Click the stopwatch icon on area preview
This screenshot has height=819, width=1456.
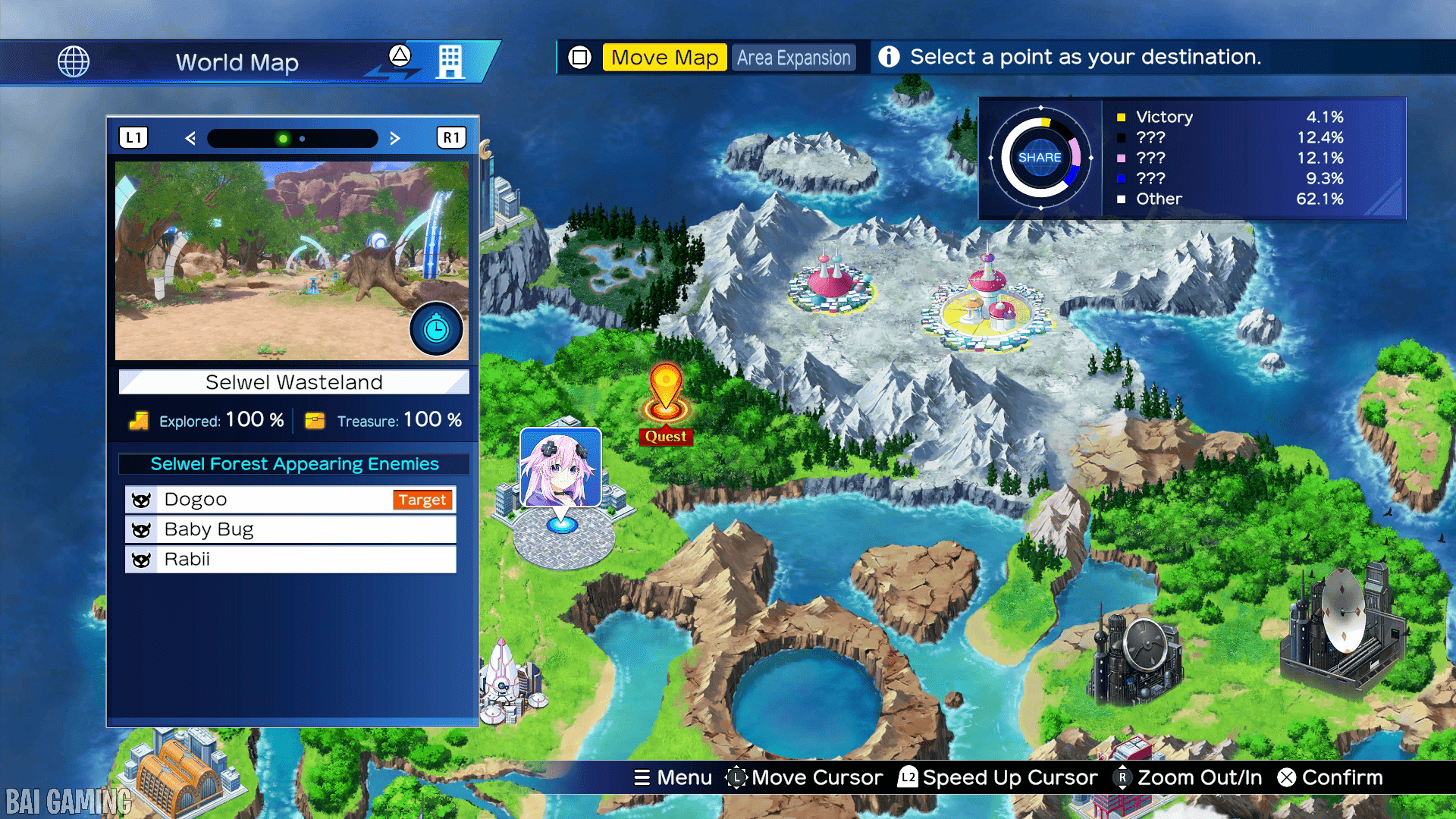[x=436, y=329]
